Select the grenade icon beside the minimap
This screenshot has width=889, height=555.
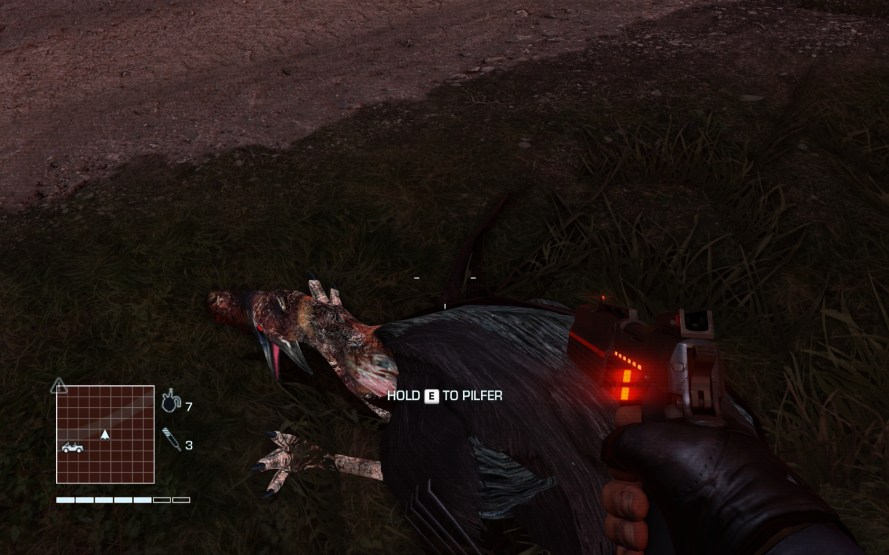[x=170, y=403]
